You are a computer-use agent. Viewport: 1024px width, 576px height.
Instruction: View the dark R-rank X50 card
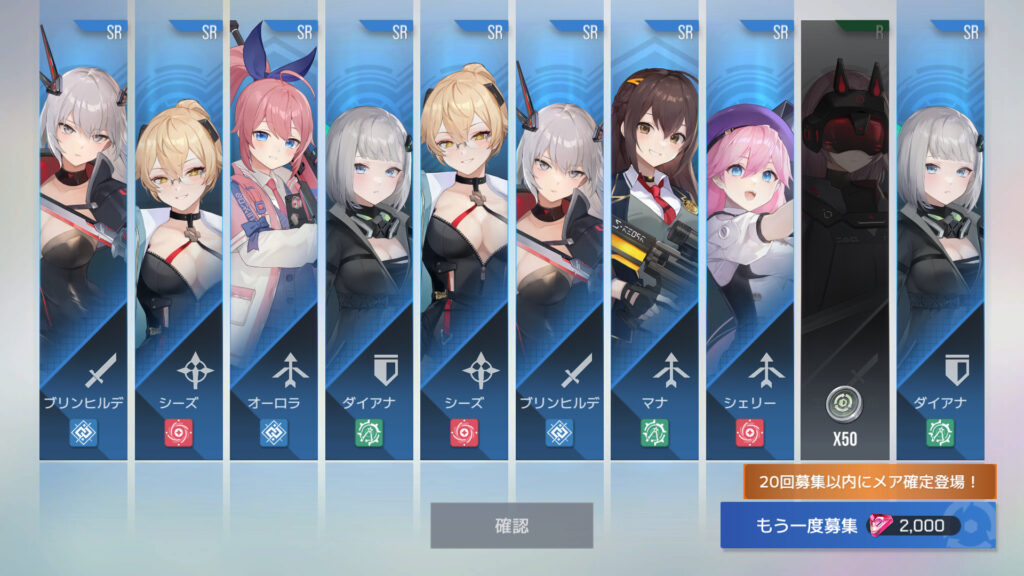(844, 240)
